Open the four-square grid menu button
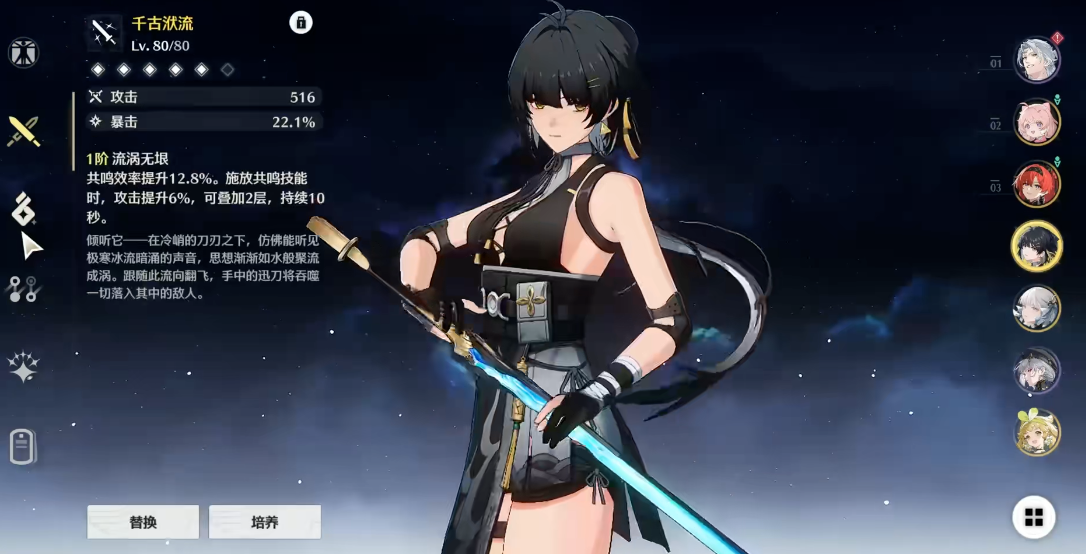The image size is (1086, 554). [x=1034, y=517]
